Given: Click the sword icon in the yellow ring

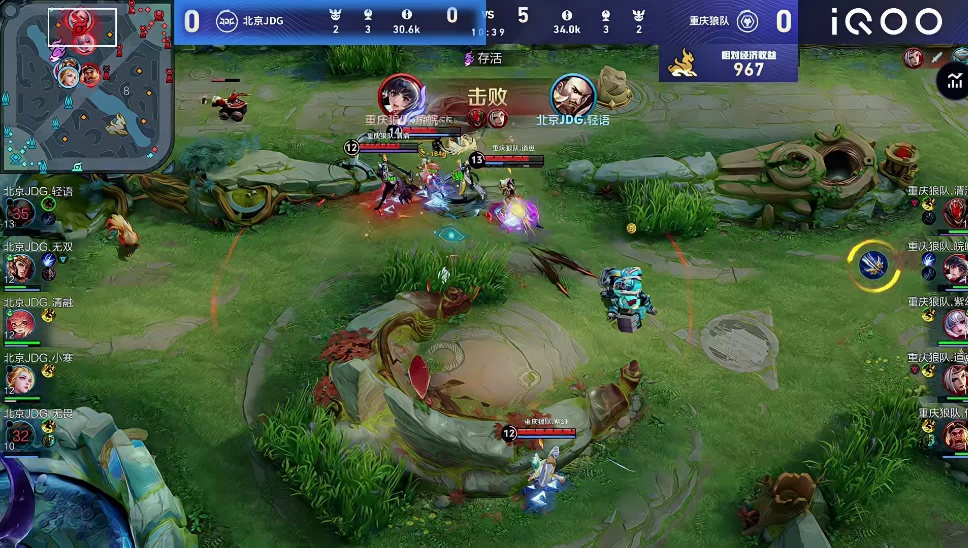Looking at the screenshot, I should [x=873, y=264].
